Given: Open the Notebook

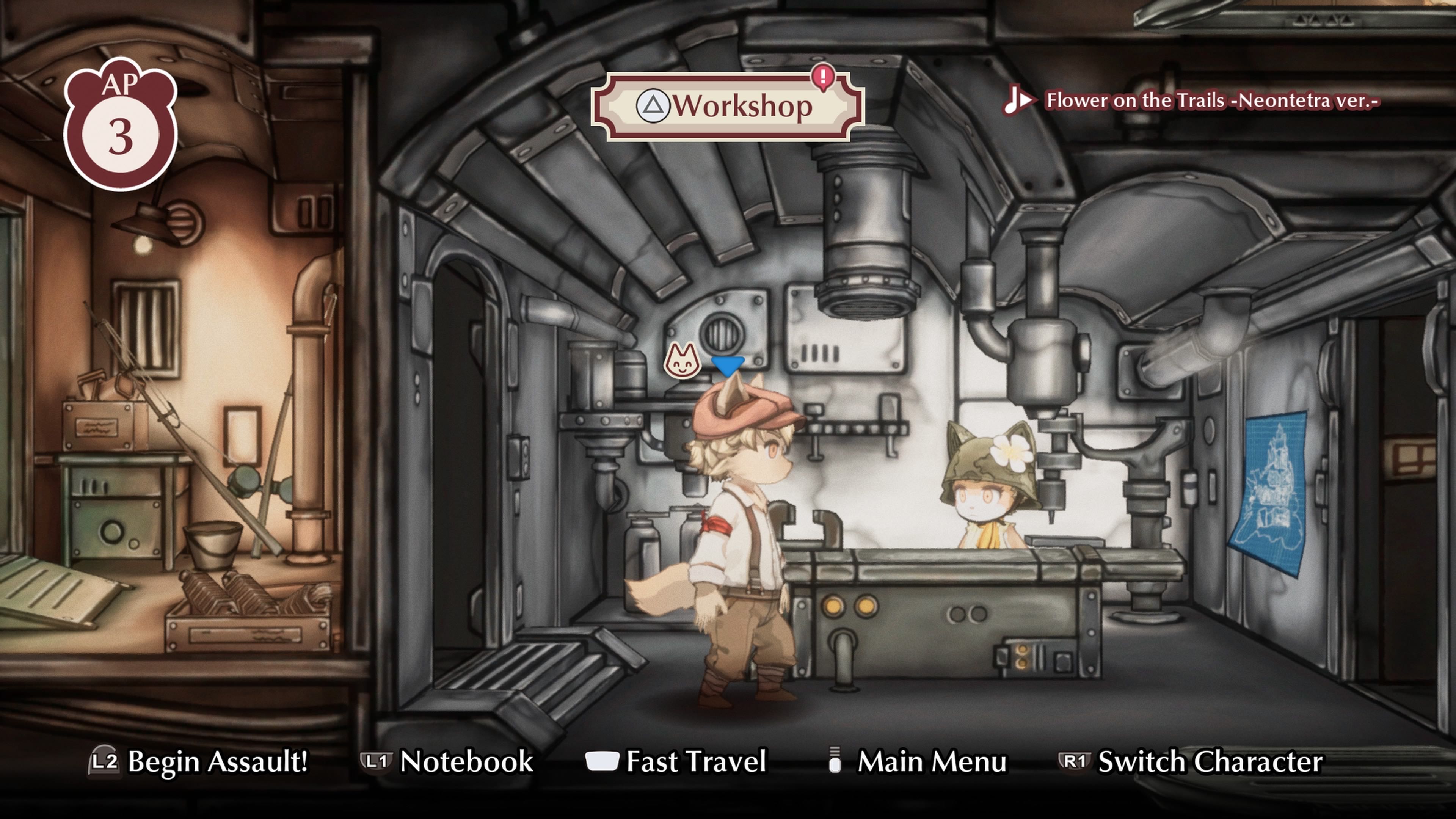Looking at the screenshot, I should 447,761.
